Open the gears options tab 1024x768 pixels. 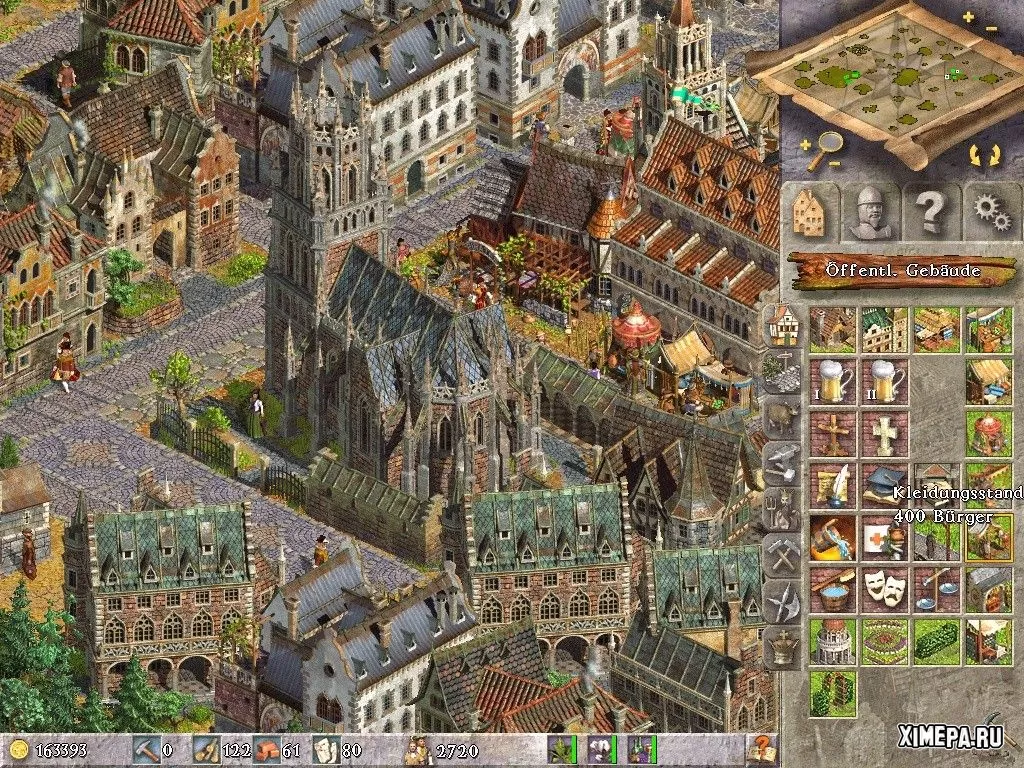pos(991,211)
